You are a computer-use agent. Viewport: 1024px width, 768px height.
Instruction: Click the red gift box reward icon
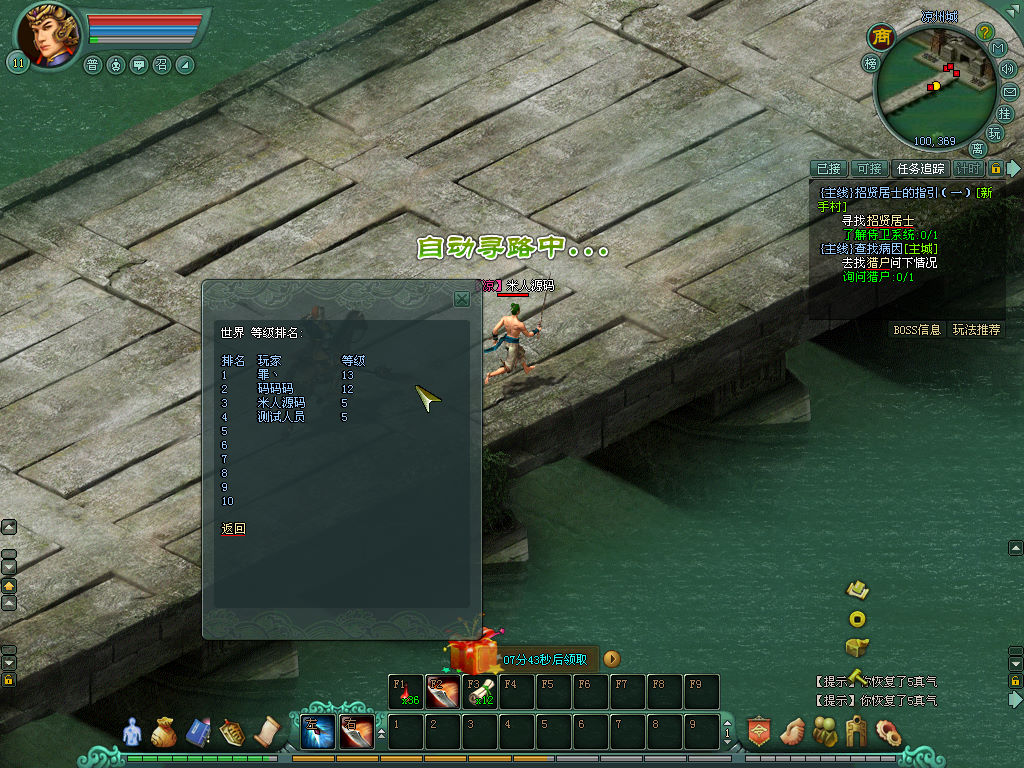click(473, 656)
